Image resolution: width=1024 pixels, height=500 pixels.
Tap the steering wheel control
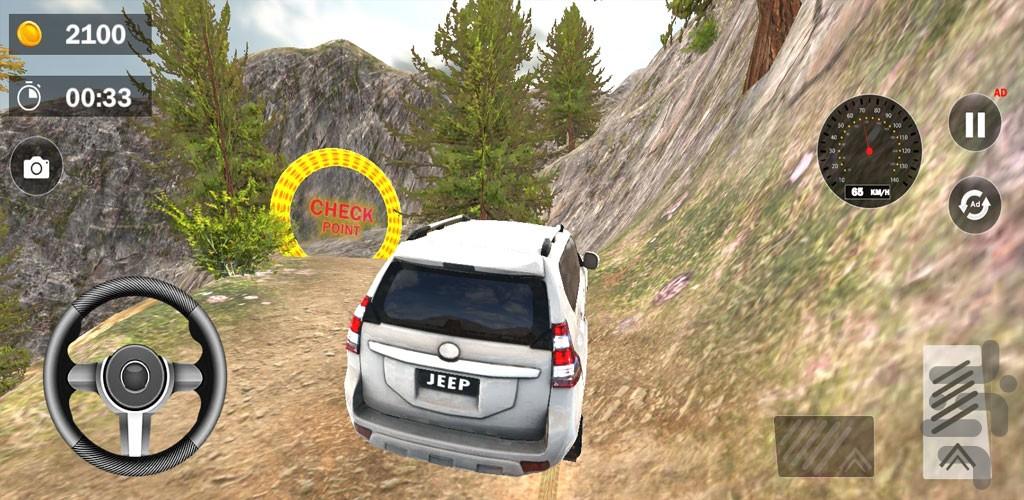coord(134,375)
